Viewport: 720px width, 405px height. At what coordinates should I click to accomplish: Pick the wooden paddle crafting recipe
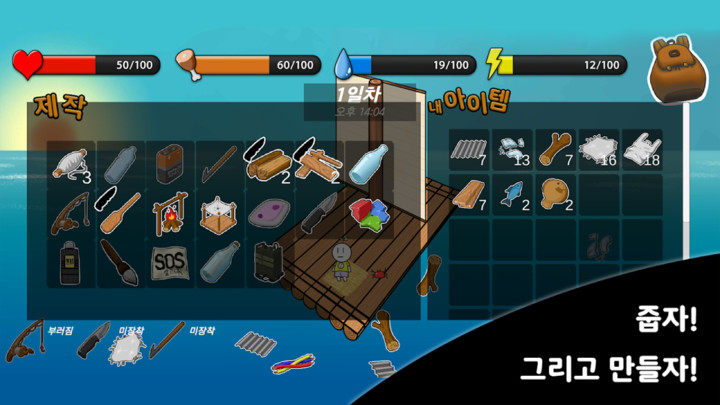[x=119, y=213]
